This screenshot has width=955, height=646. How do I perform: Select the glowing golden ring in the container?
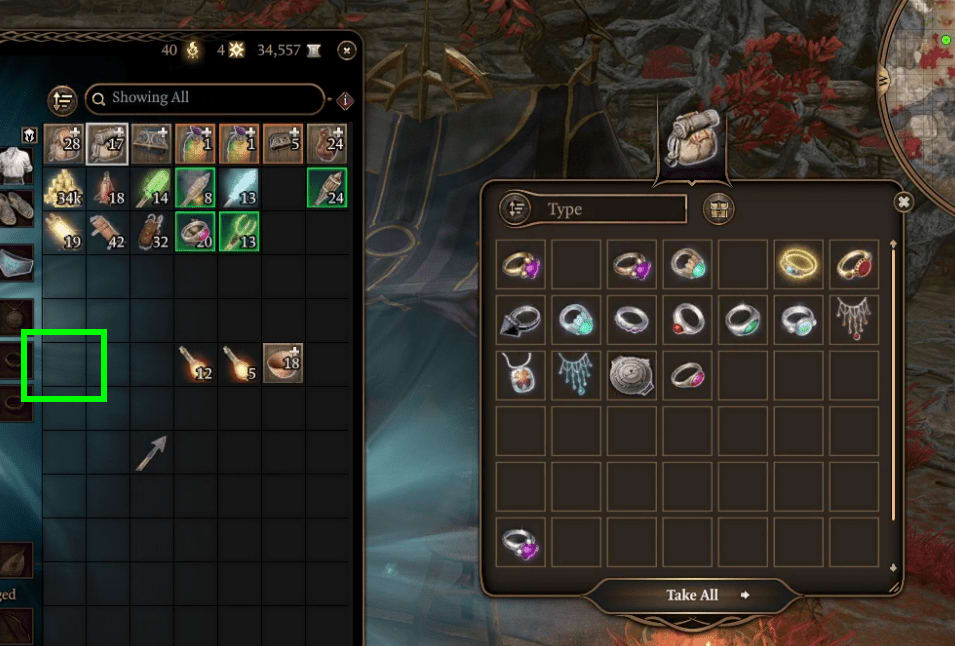point(799,264)
